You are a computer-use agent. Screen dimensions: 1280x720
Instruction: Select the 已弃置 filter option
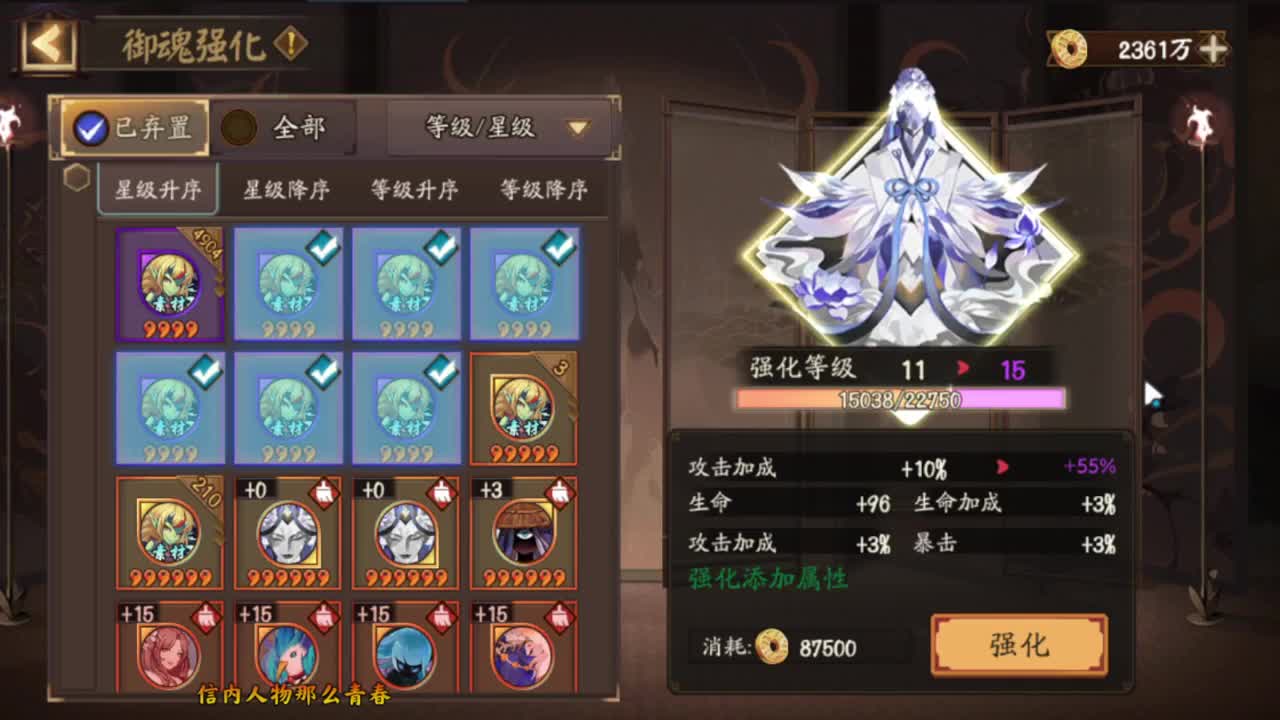click(133, 128)
